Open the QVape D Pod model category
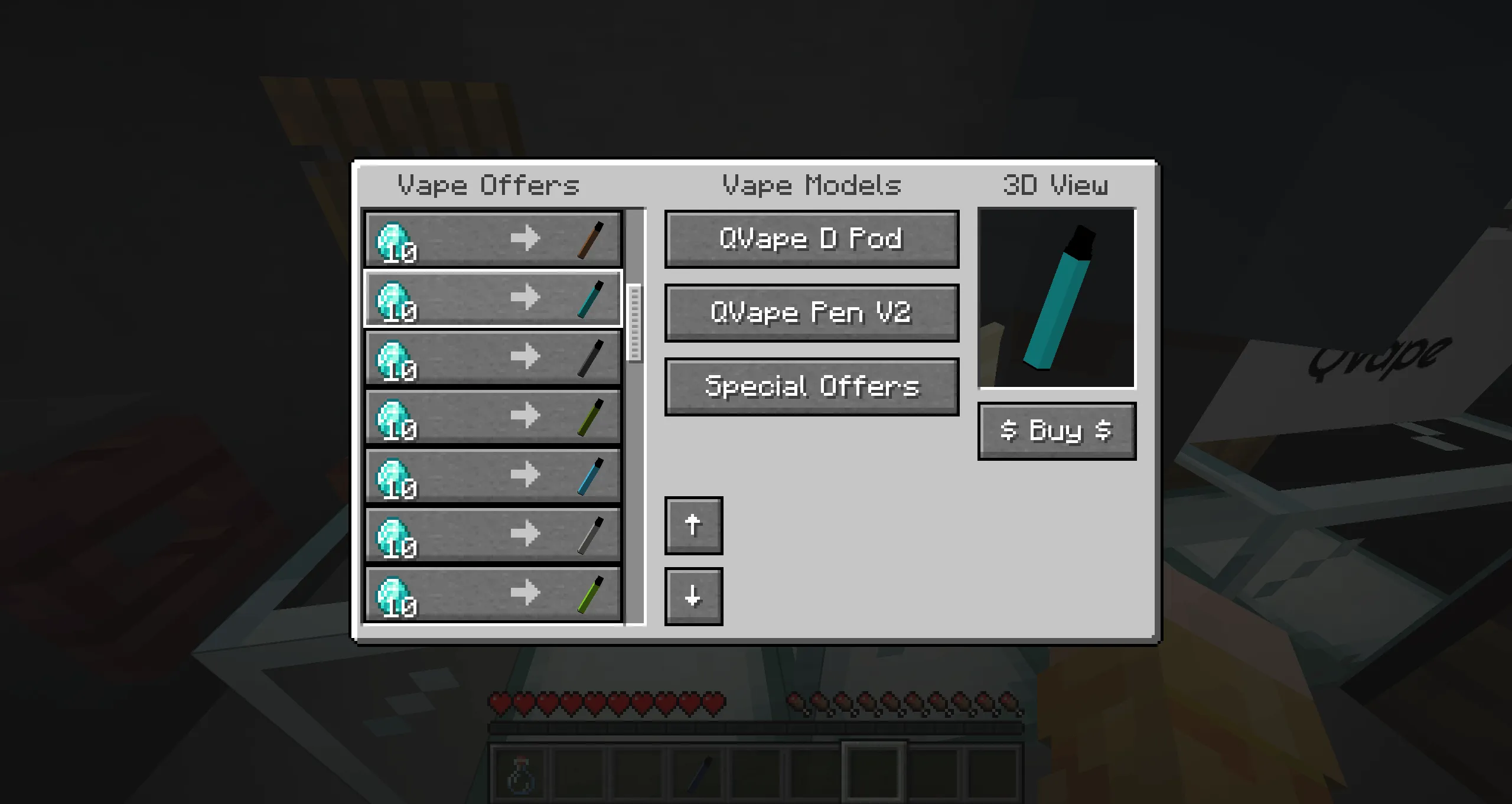This screenshot has height=804, width=1512. (x=811, y=239)
